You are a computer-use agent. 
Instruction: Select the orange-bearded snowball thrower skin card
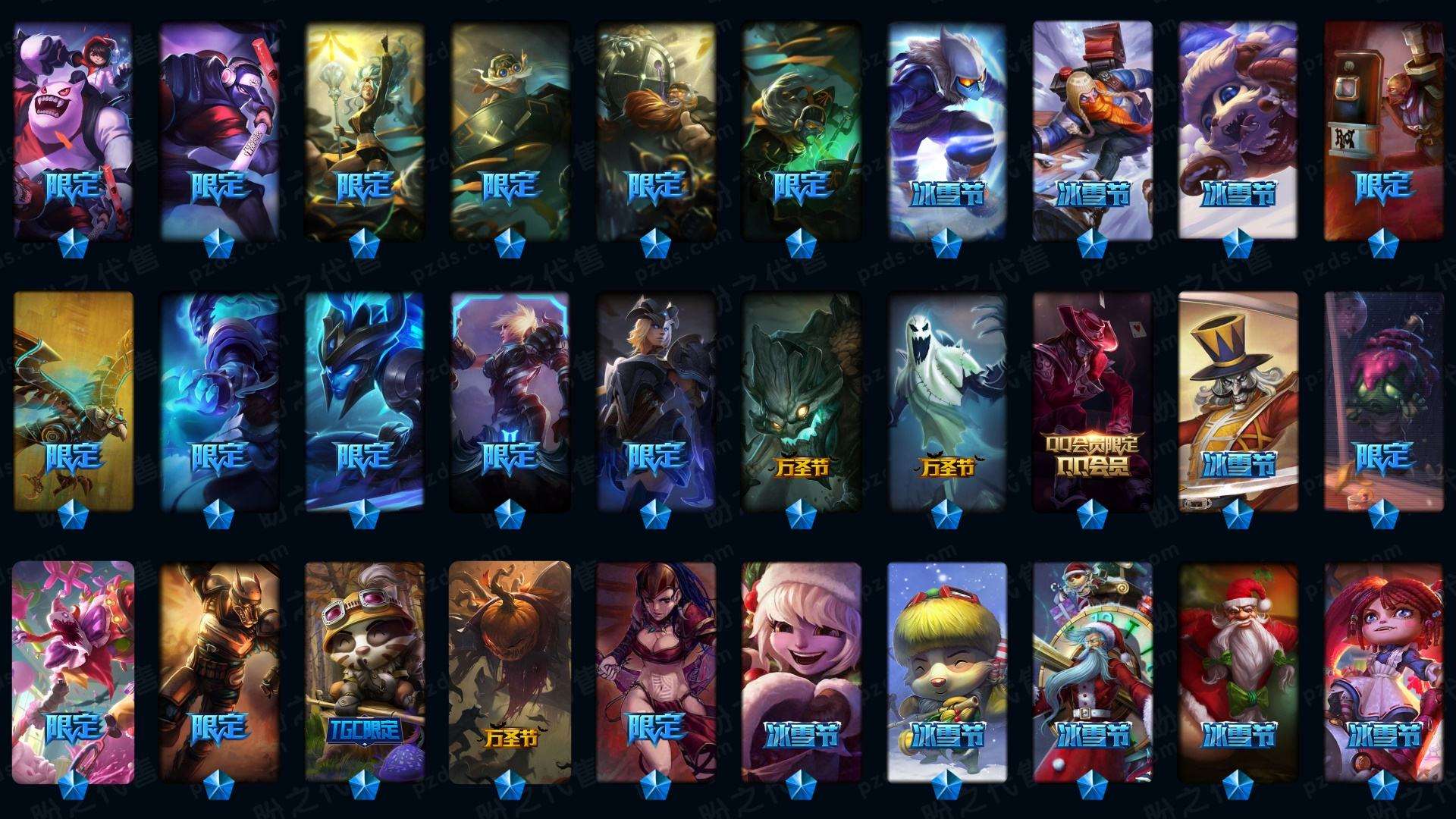[x=1092, y=130]
